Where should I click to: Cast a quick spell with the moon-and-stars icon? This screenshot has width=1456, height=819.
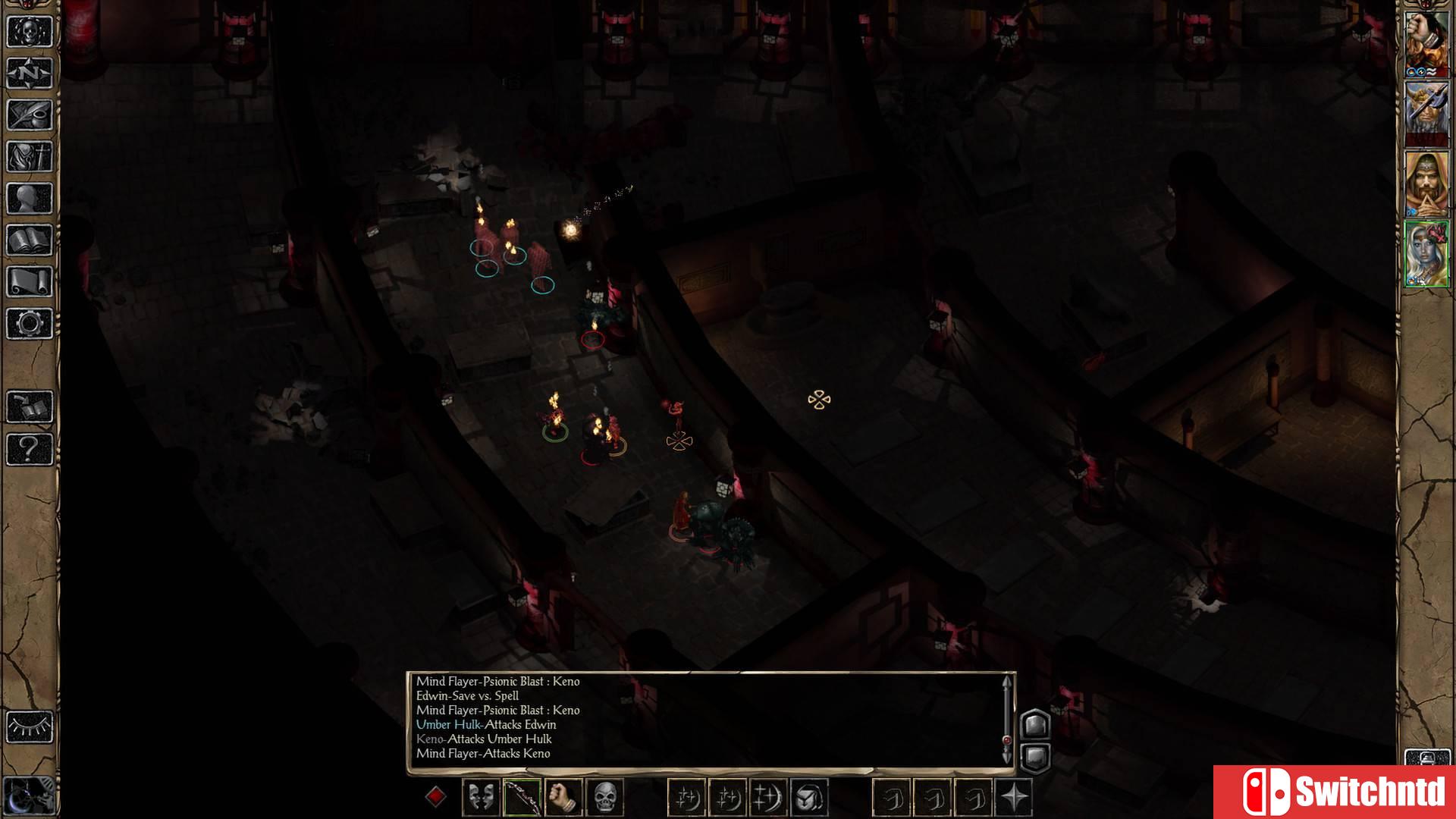coord(689,796)
